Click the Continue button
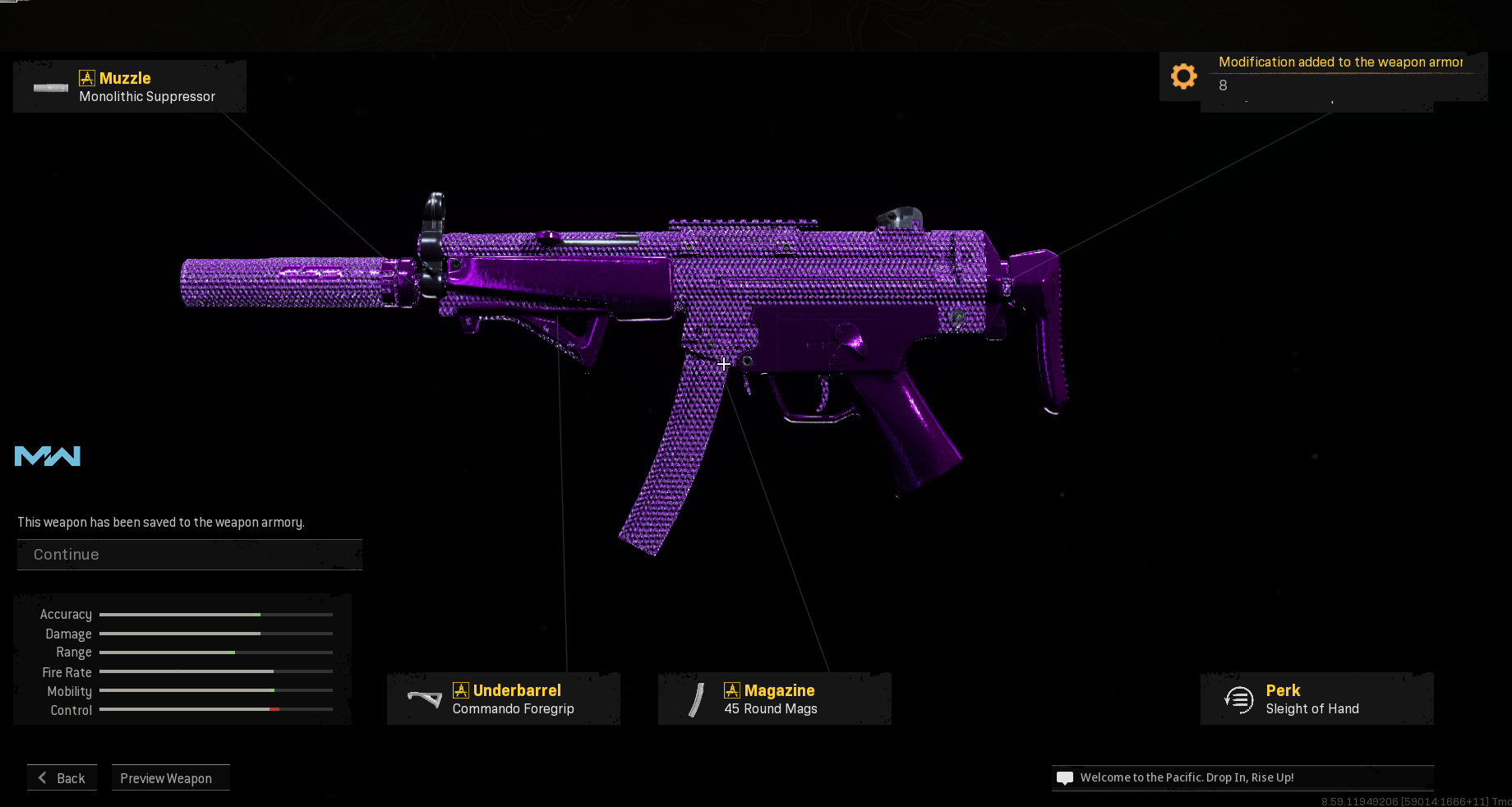This screenshot has width=1512, height=807. pos(189,555)
